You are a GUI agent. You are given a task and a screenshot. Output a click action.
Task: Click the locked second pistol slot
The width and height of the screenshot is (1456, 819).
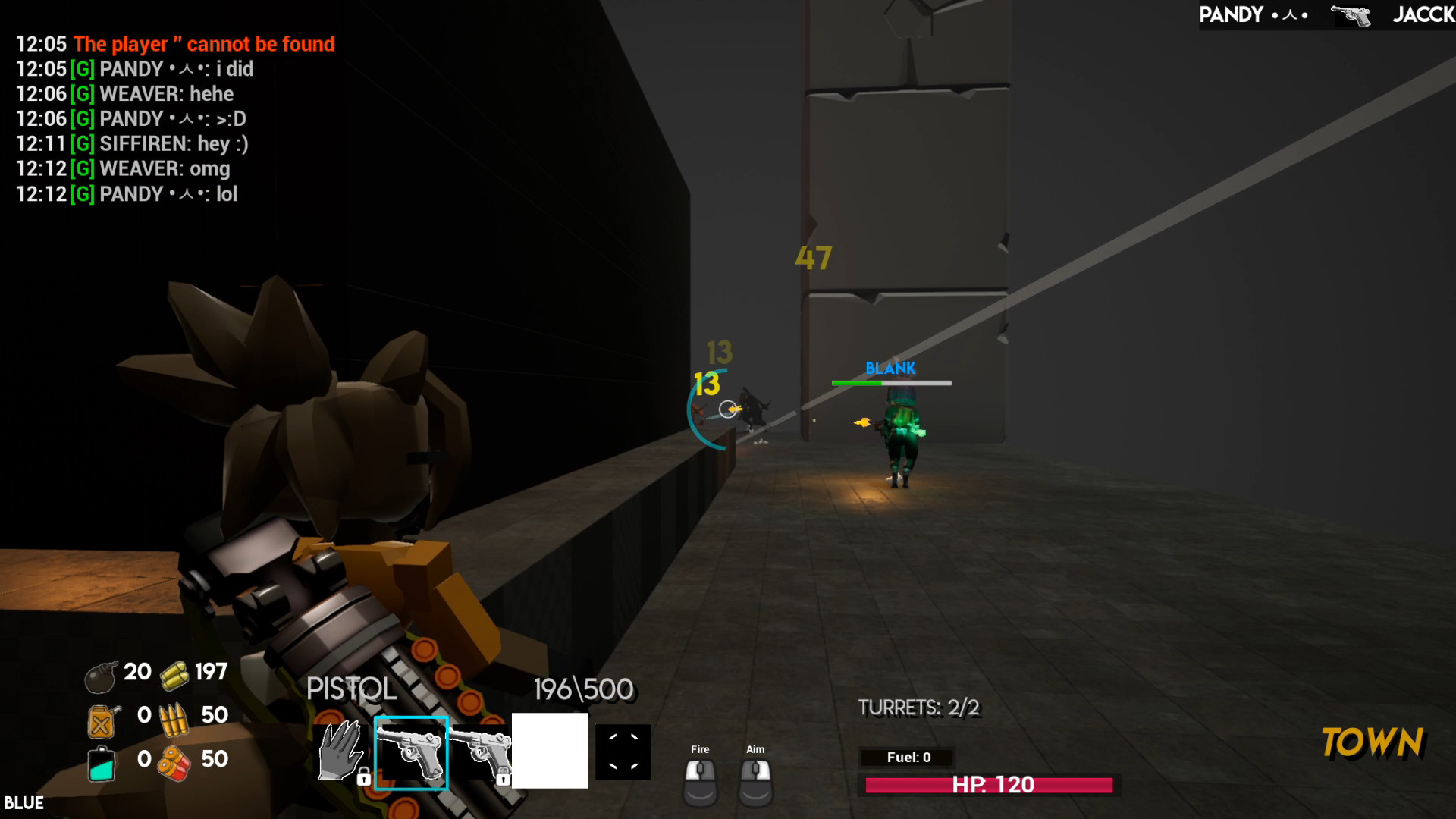coord(484,752)
